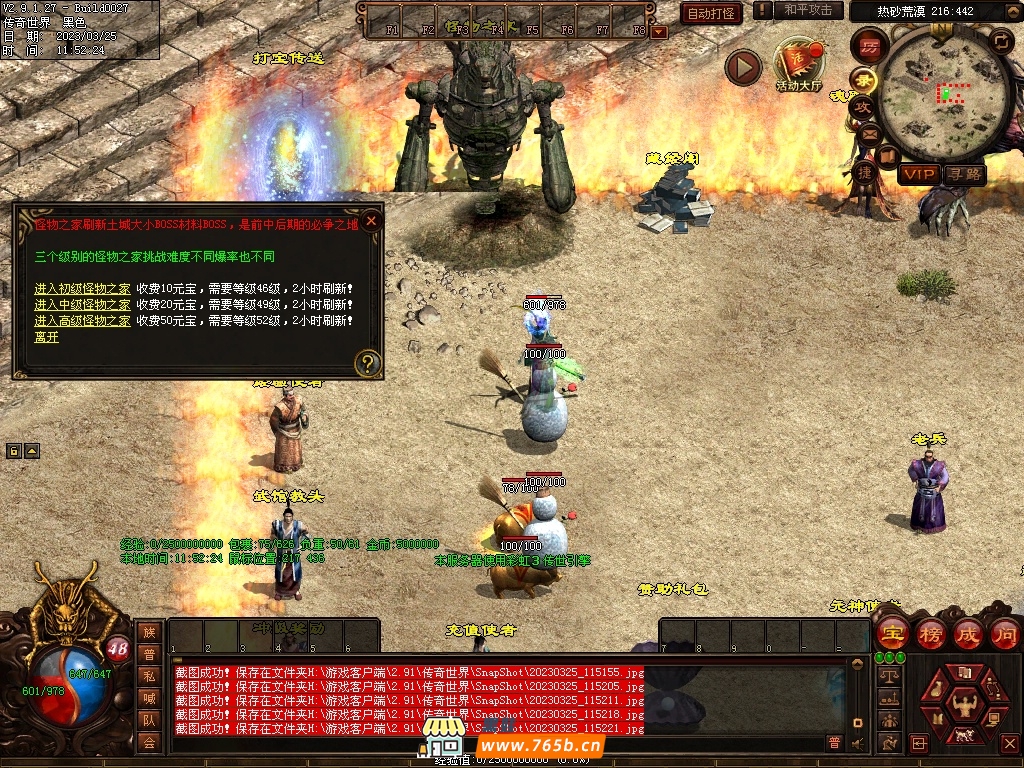This screenshot has width=1024, height=768.
Task: Open the dialogue help question mark
Action: coord(368,362)
